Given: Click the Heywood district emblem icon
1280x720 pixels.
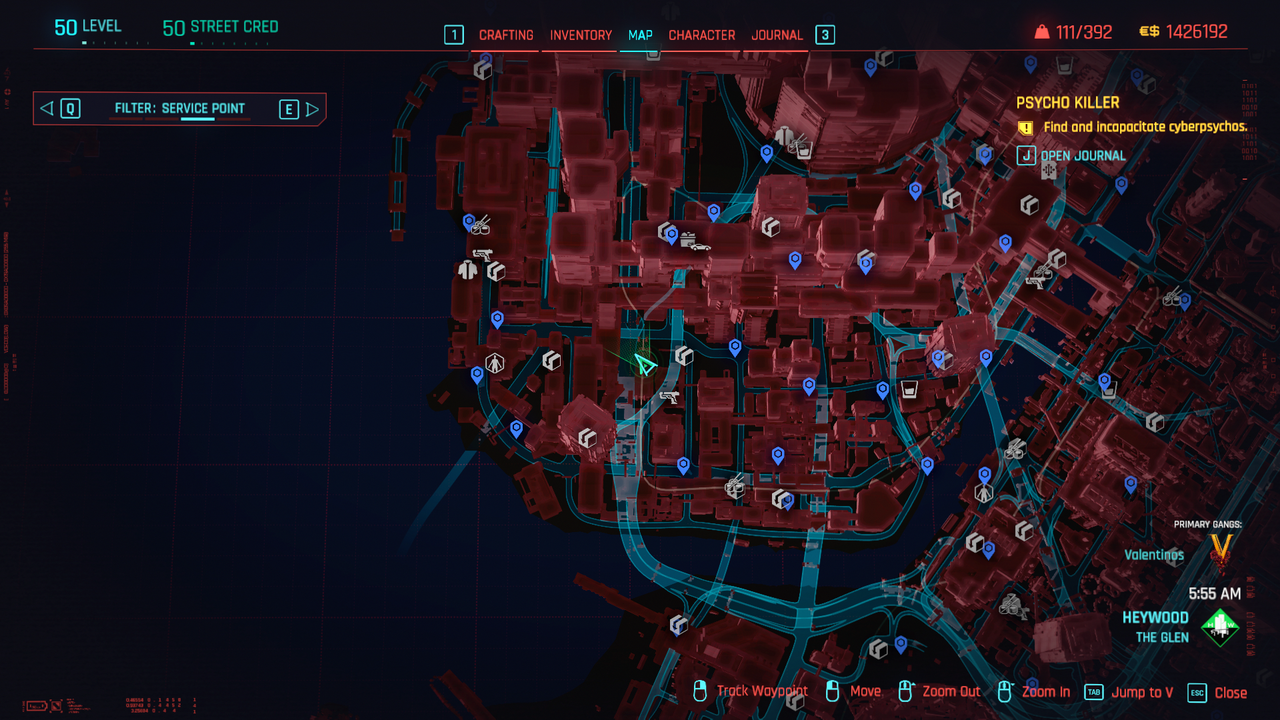Looking at the screenshot, I should pos(1220,627).
